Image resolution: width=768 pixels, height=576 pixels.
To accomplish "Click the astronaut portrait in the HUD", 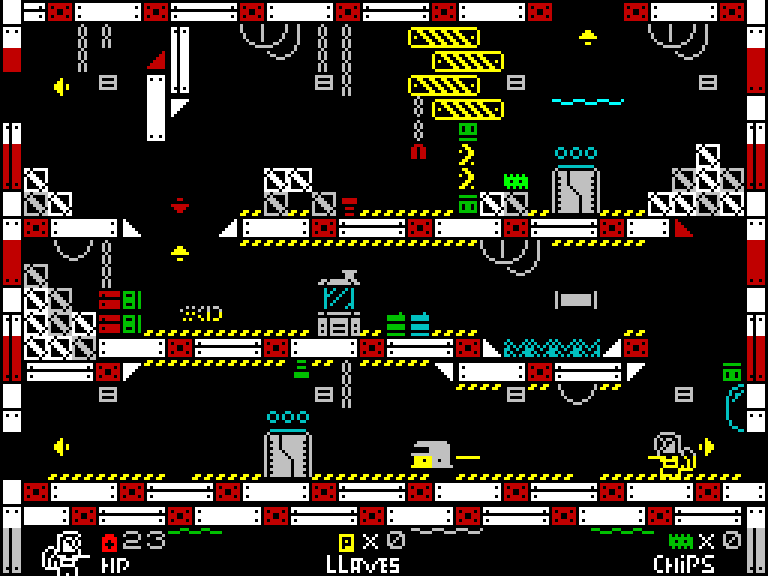I will 64,552.
